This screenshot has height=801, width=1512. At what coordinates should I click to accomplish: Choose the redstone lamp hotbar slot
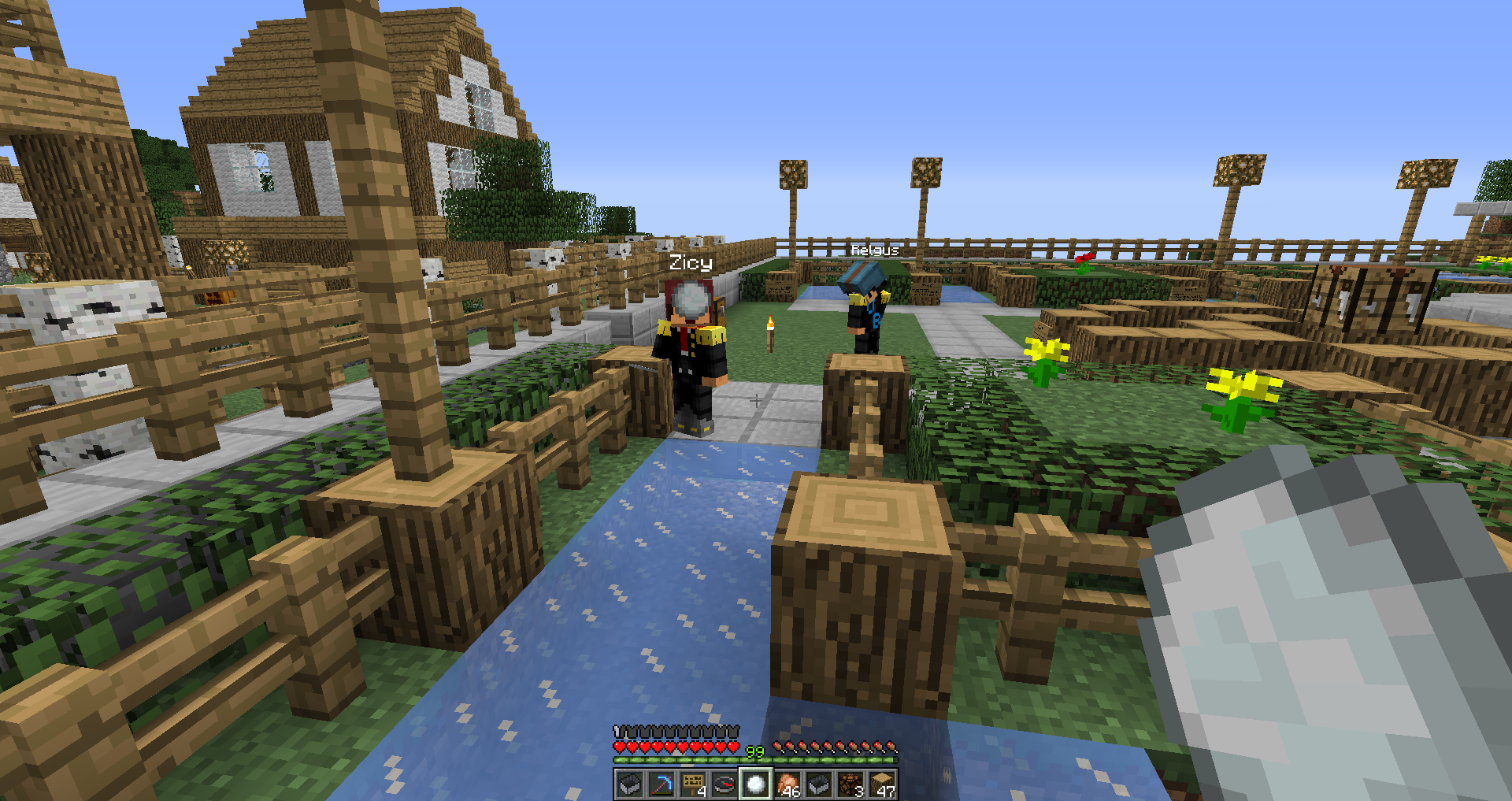pyautogui.click(x=850, y=784)
